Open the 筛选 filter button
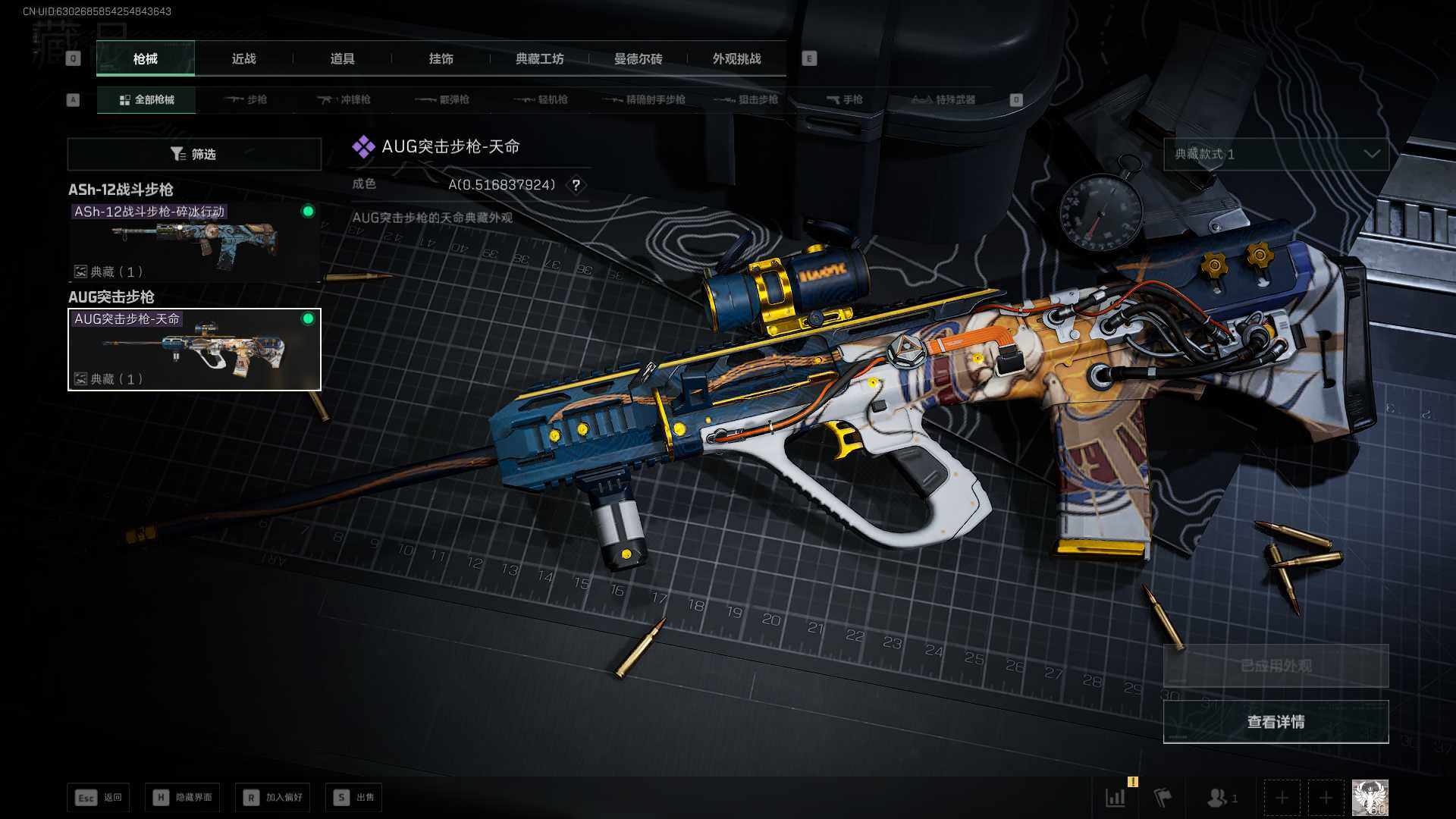The width and height of the screenshot is (1456, 819). 194,154
